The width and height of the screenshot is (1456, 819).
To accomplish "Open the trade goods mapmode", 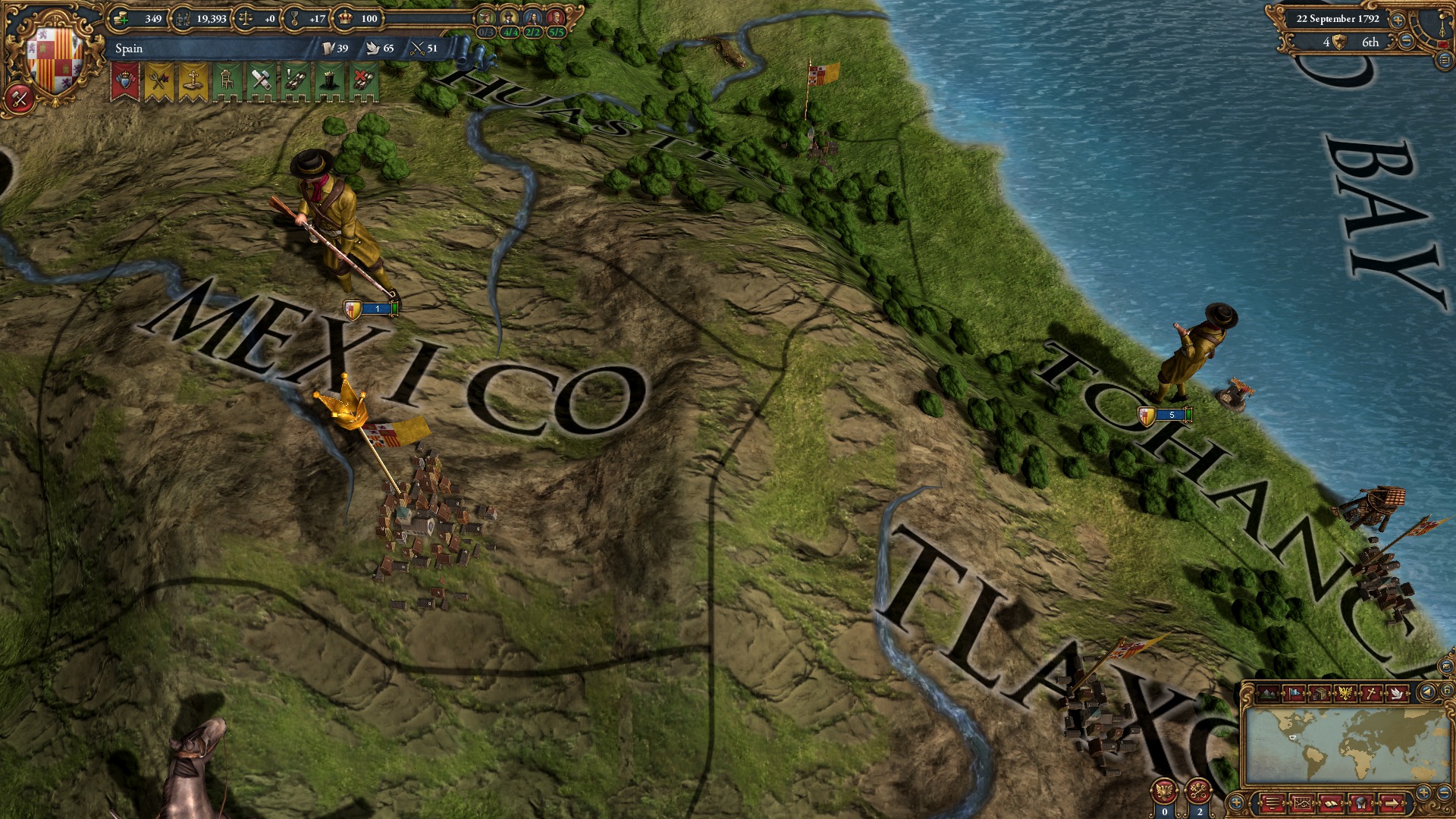I will (x=1319, y=694).
